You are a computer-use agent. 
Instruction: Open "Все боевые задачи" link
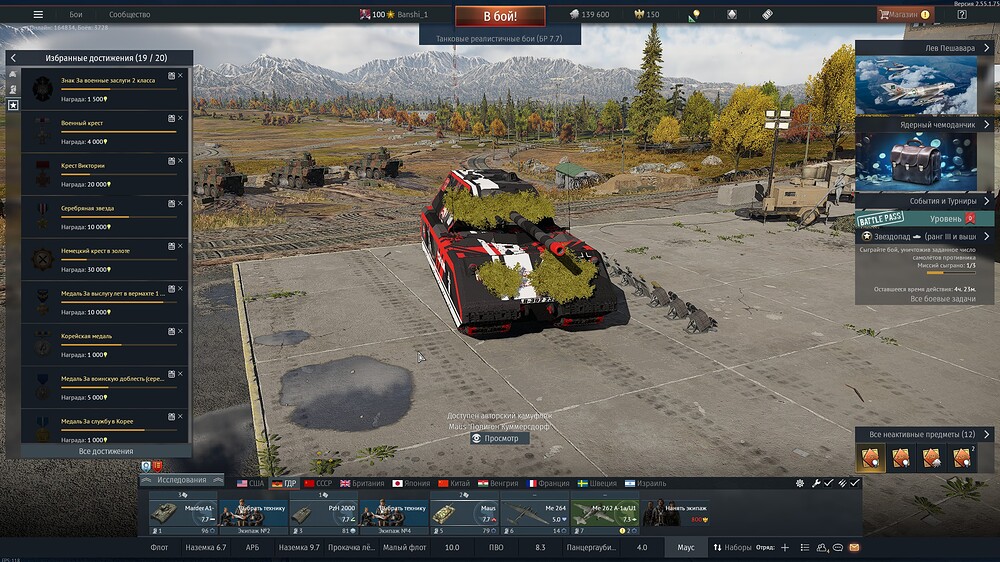point(942,299)
